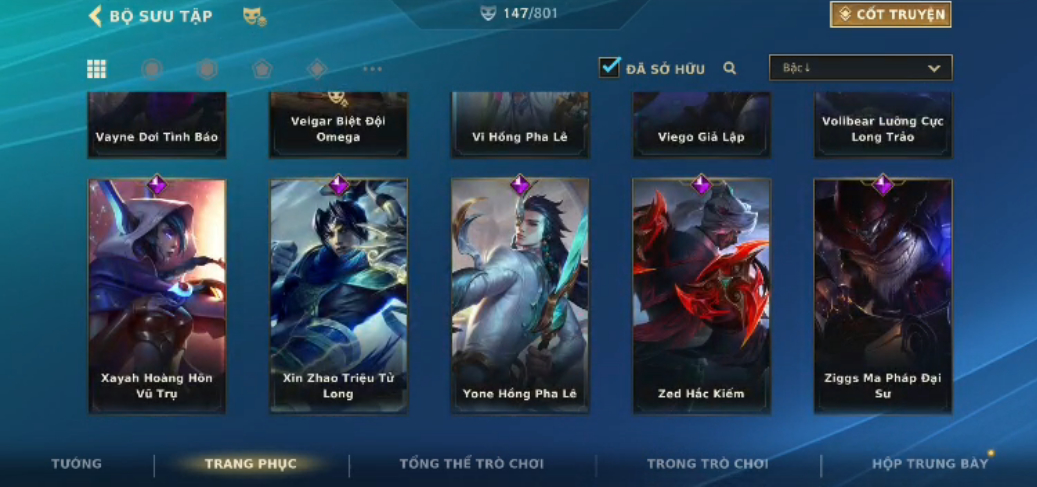Switch to the Tổng Thể Trò Chơi tab
1037x487 pixels.
point(472,464)
